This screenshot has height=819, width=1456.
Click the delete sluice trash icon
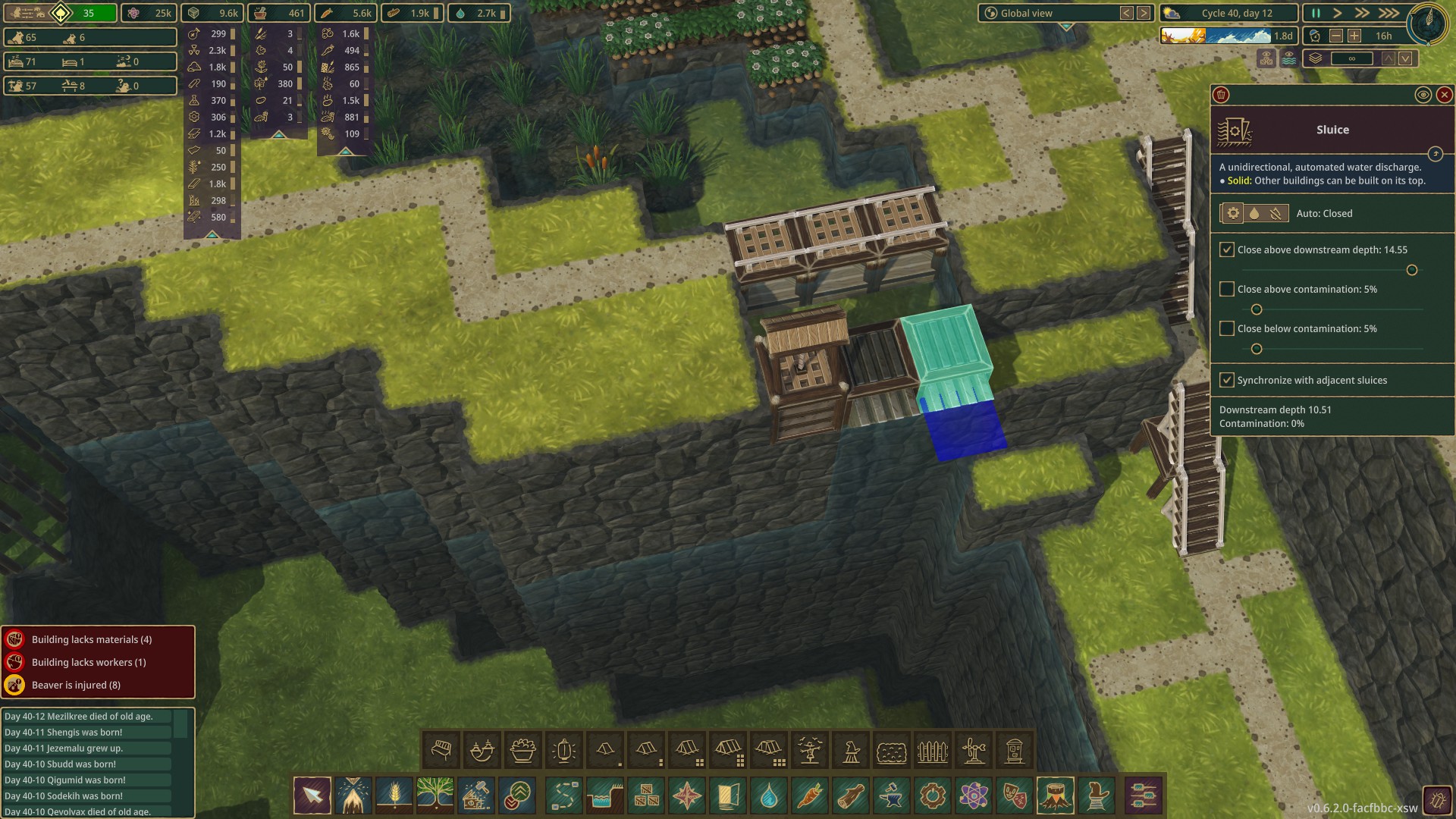[x=1222, y=96]
